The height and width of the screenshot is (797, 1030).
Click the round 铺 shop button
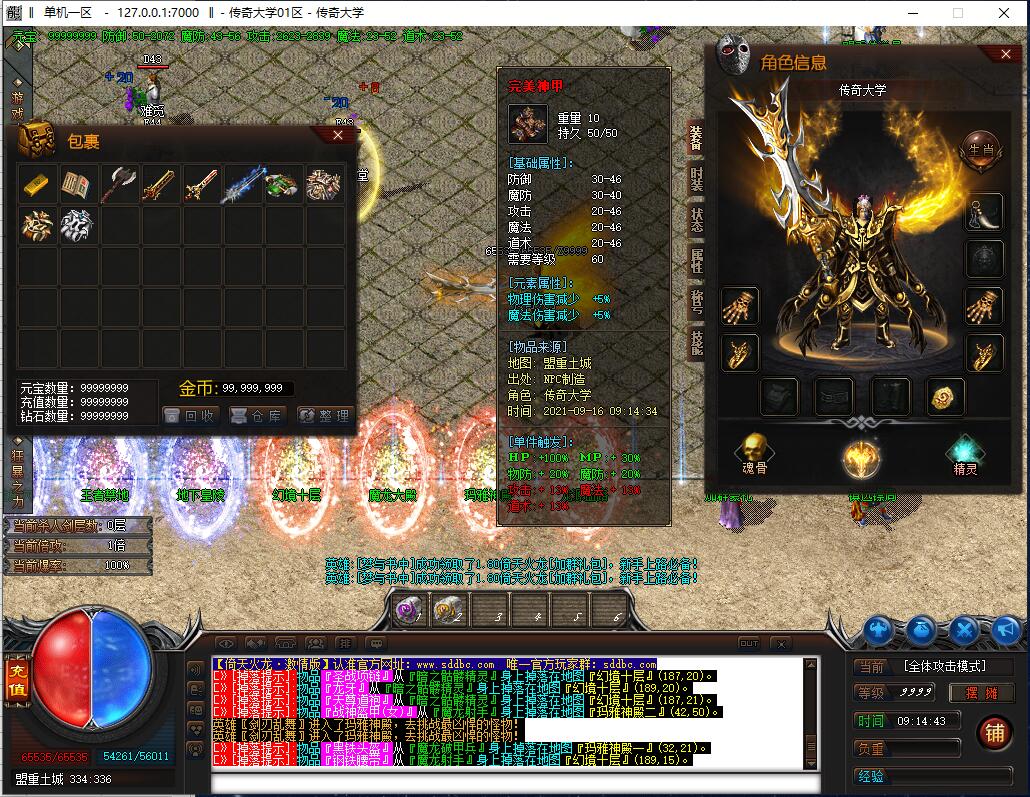(x=994, y=733)
